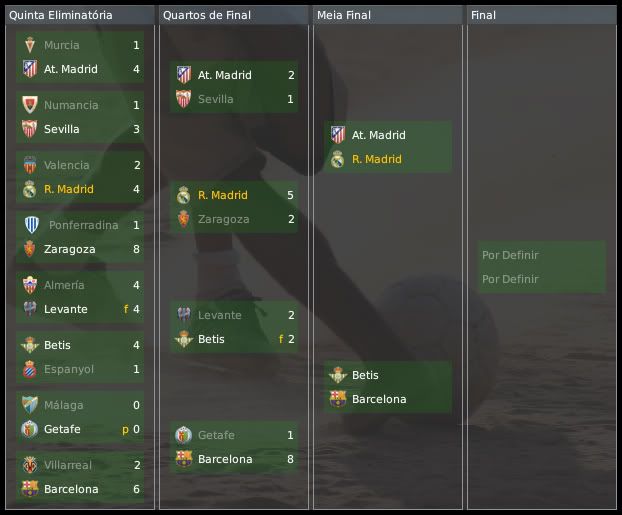Screen dimensions: 622x515
Task: Open Getafe in the Quartos de Final tie
Action: (217, 435)
